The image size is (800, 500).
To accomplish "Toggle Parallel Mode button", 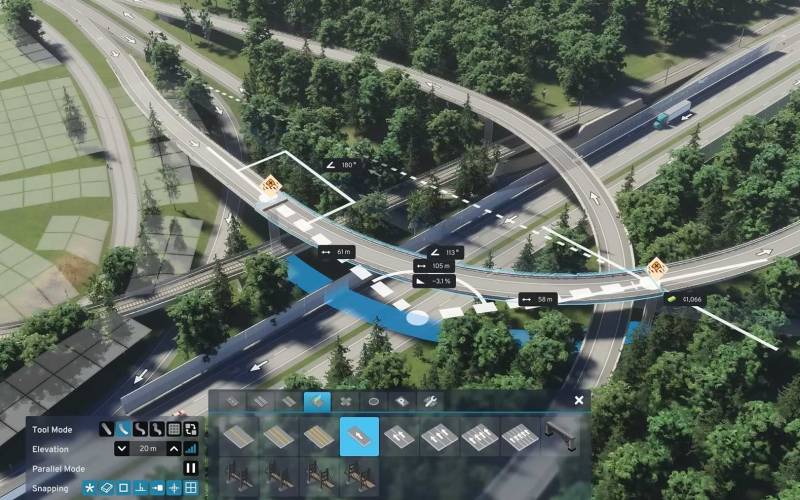I will [x=191, y=468].
